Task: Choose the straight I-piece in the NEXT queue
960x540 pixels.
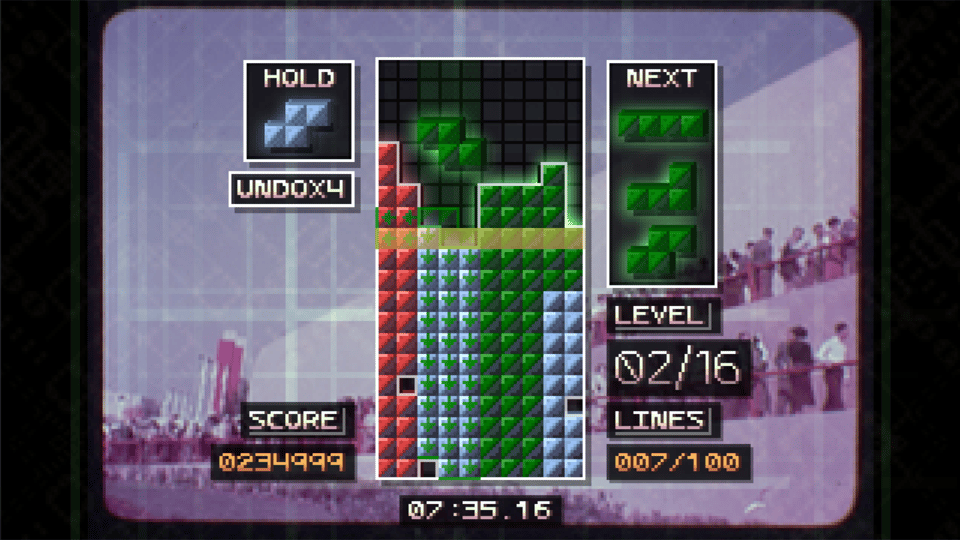Action: 661,123
